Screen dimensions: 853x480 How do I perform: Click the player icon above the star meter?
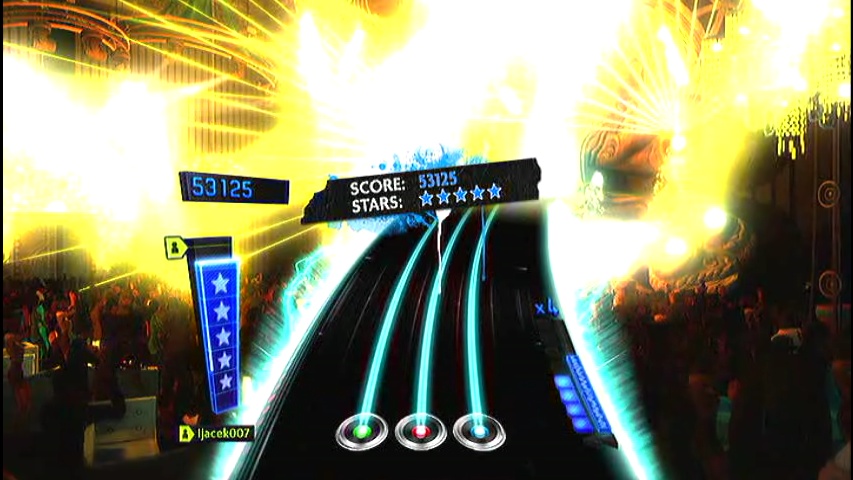tap(173, 245)
